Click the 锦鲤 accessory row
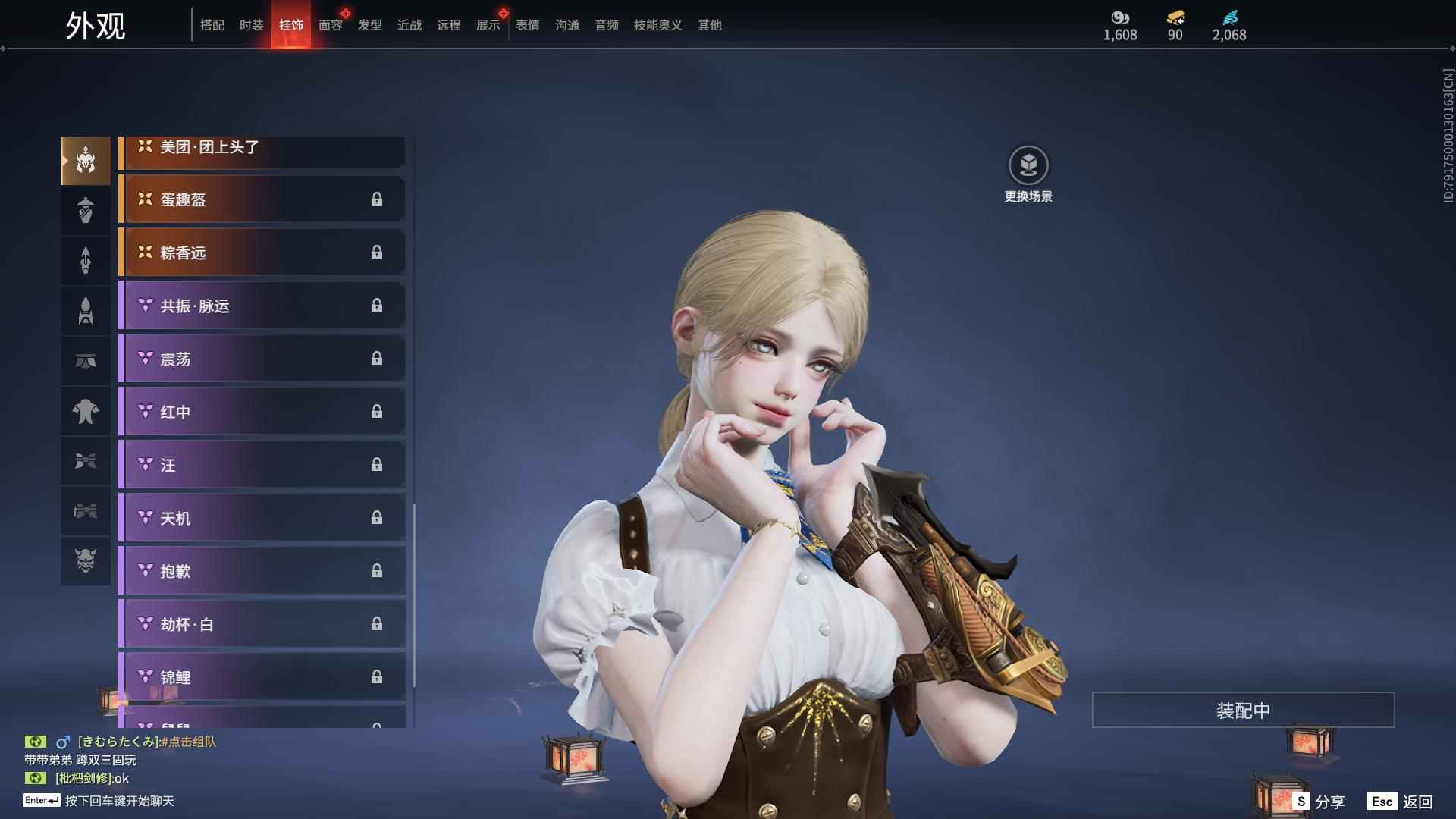The width and height of the screenshot is (1456, 819). (x=262, y=677)
